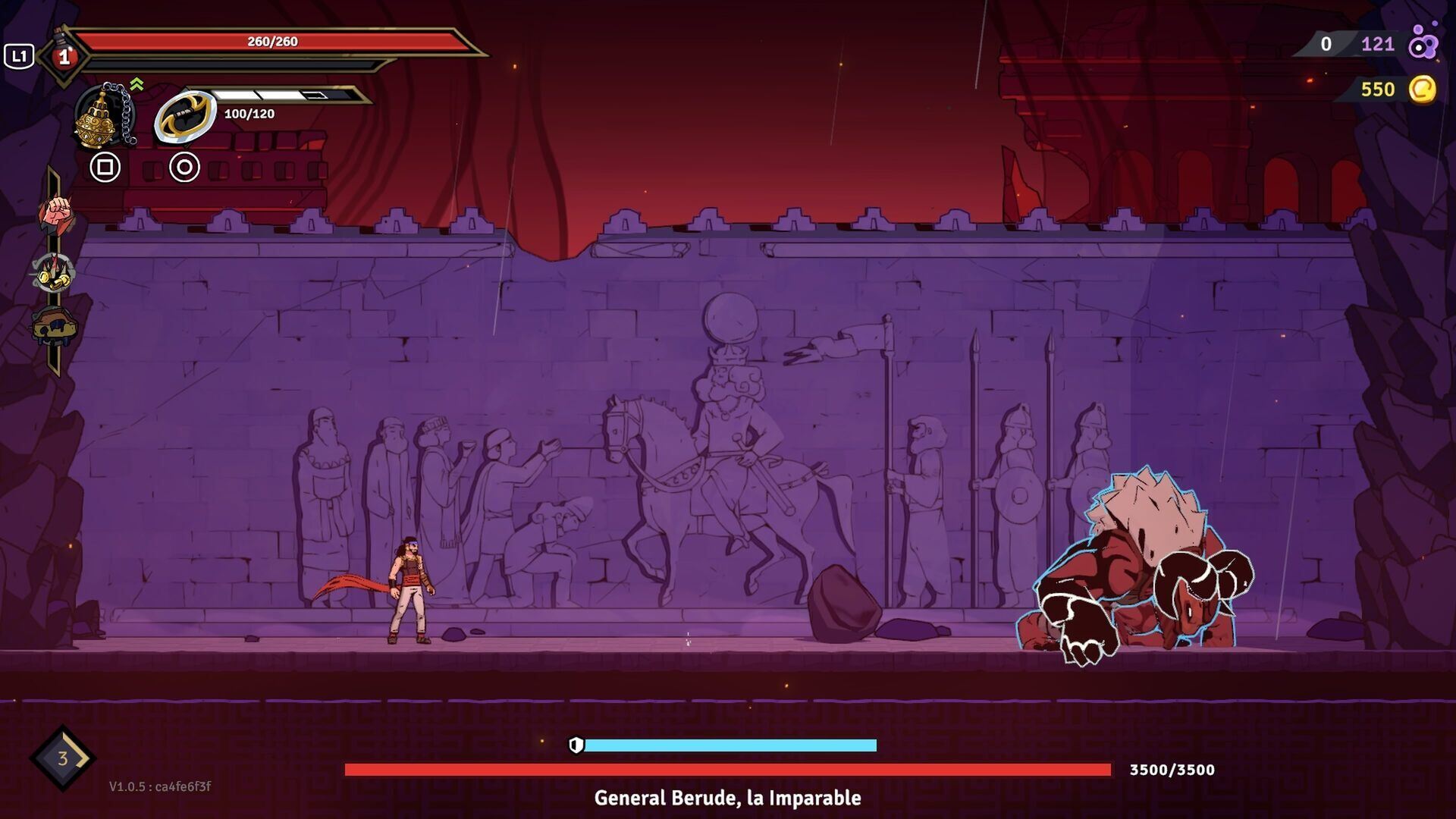Inspect the spikes and gold coins medallion
The width and height of the screenshot is (1456, 819).
click(x=54, y=272)
